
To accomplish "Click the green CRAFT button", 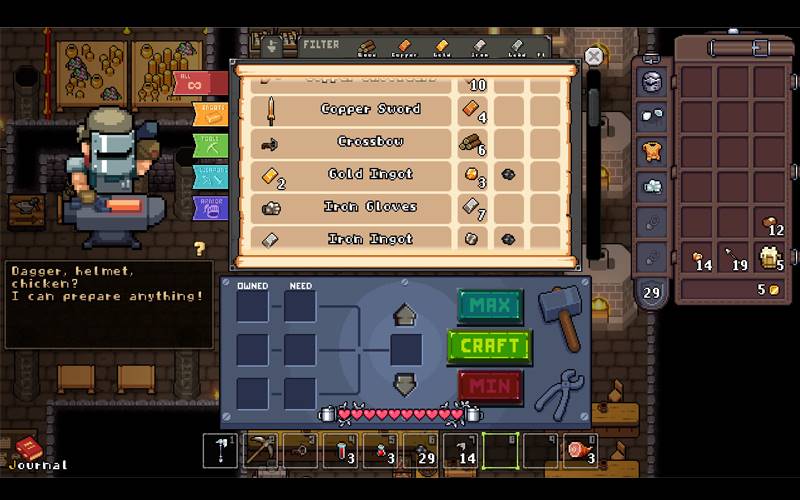I will tap(489, 346).
